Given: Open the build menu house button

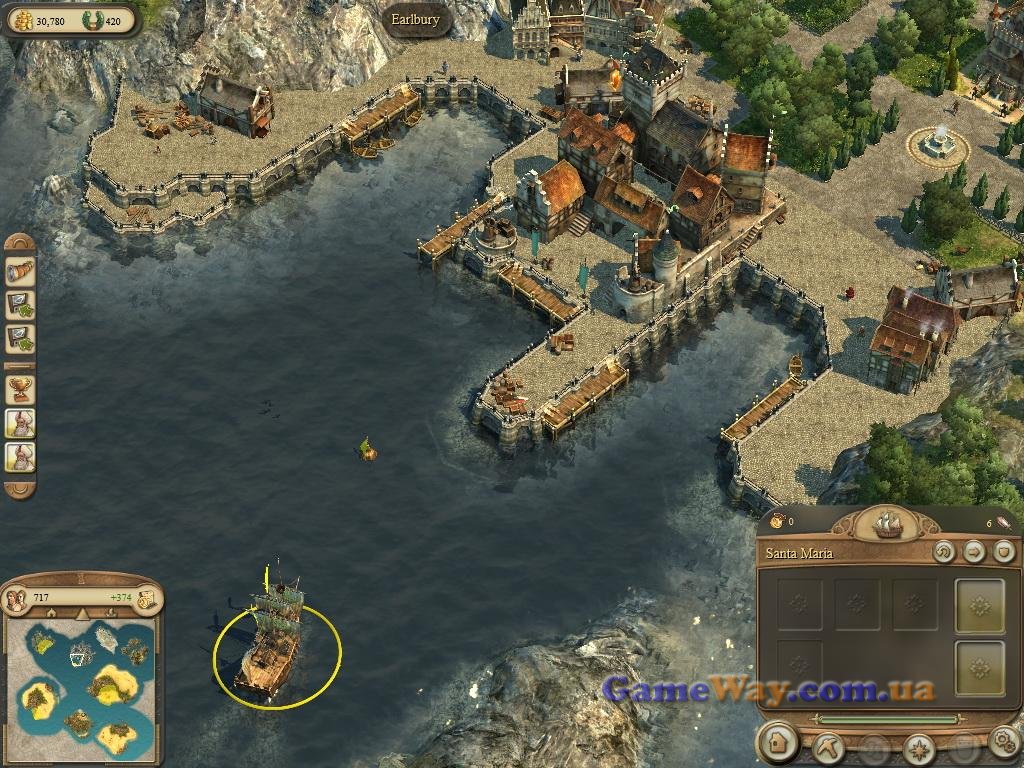Looking at the screenshot, I should click(777, 743).
